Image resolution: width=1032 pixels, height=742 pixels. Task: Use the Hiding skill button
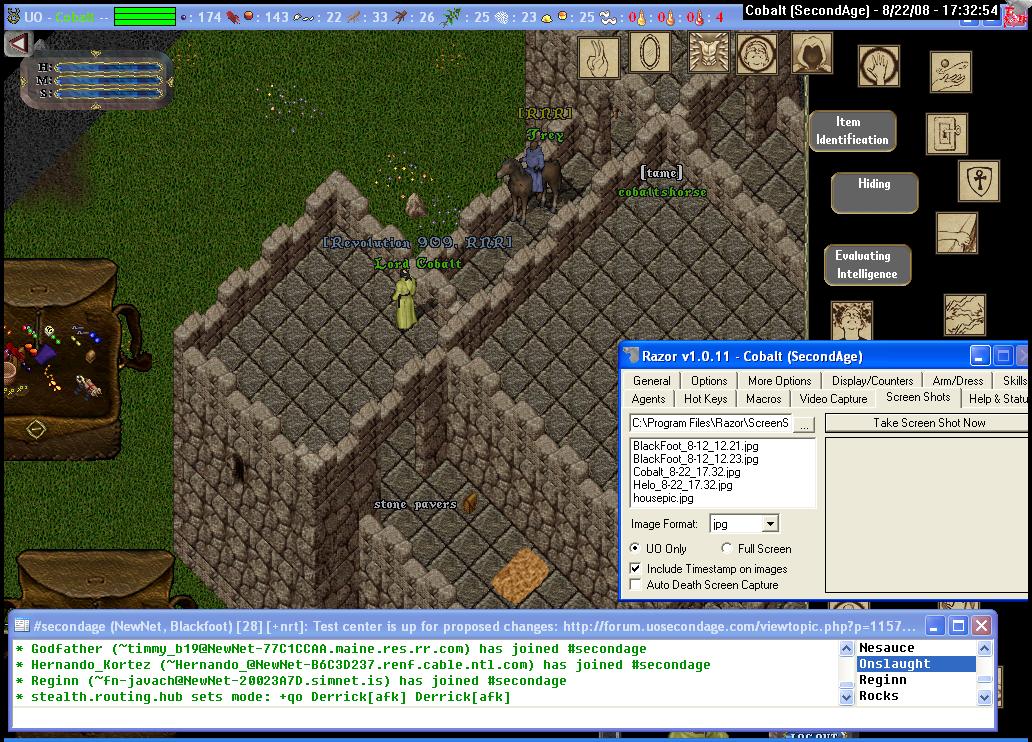[x=873, y=192]
